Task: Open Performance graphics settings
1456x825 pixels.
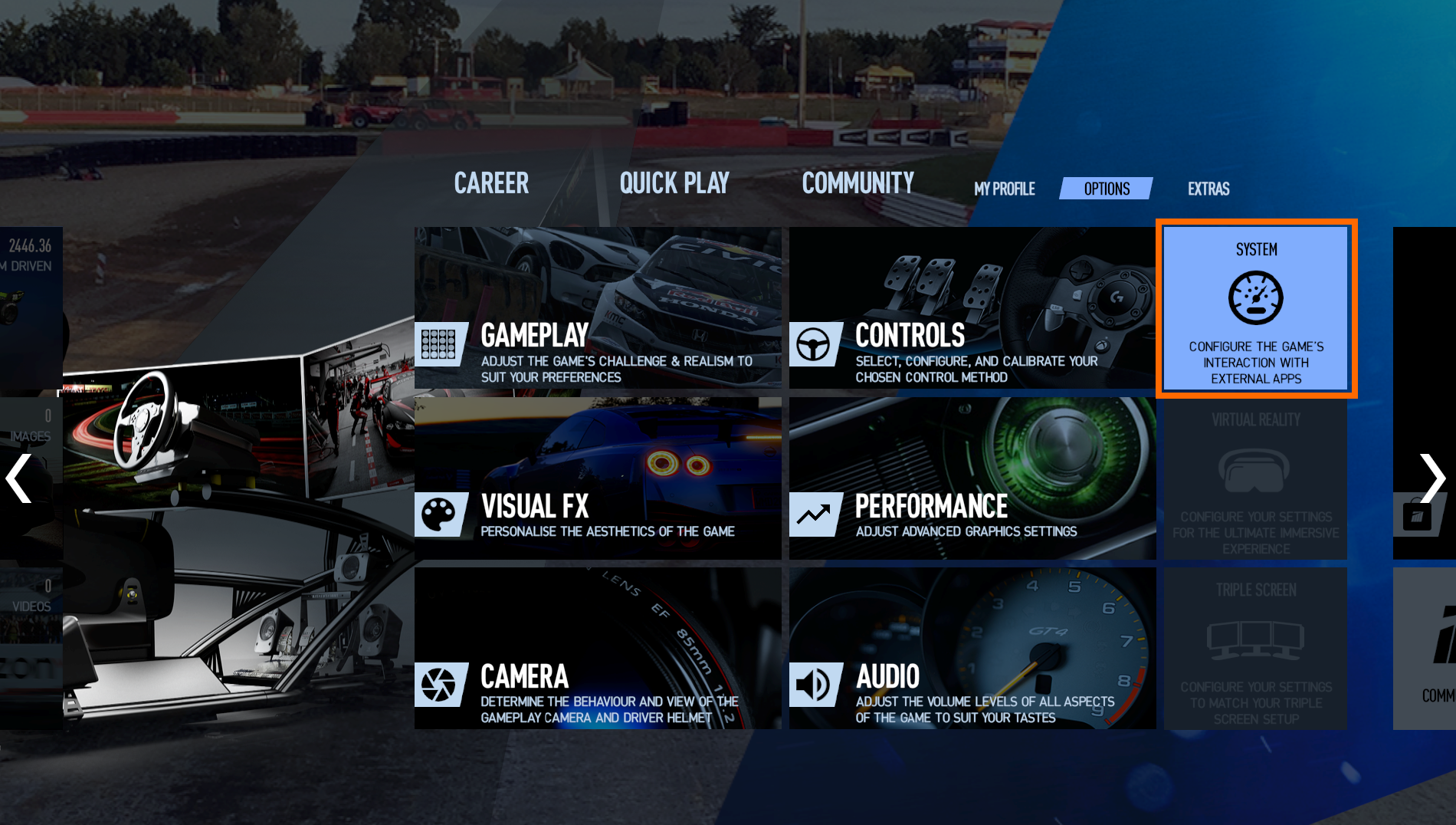Action: (x=972, y=478)
